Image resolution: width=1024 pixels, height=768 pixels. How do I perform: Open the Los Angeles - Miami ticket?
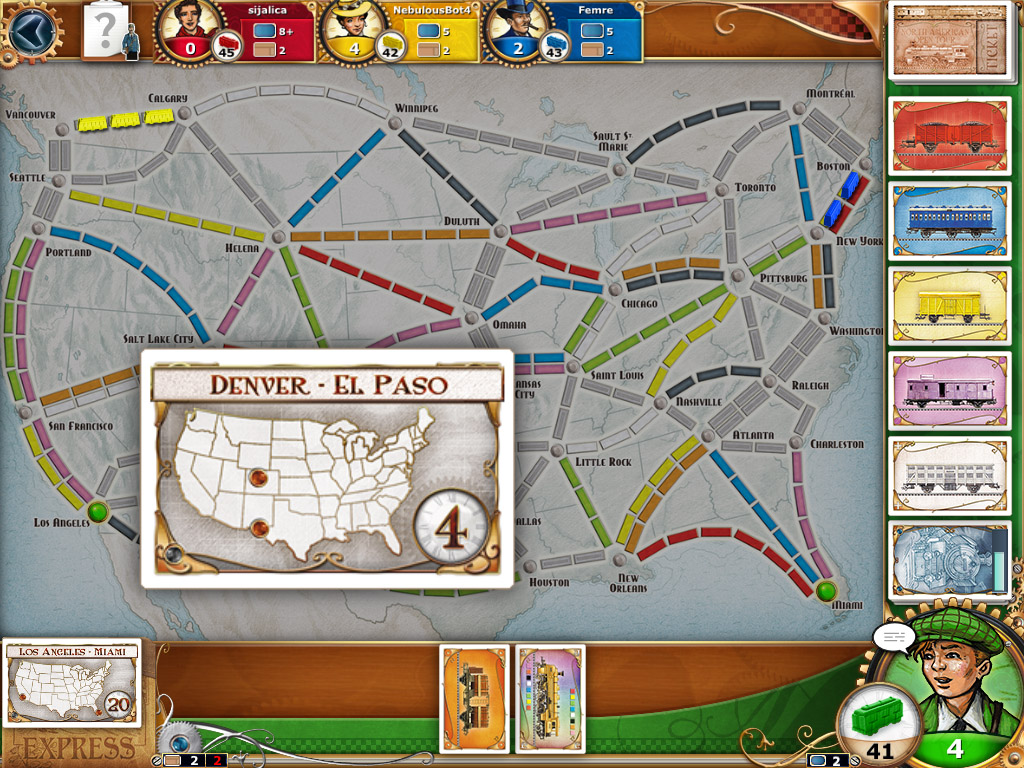point(72,684)
